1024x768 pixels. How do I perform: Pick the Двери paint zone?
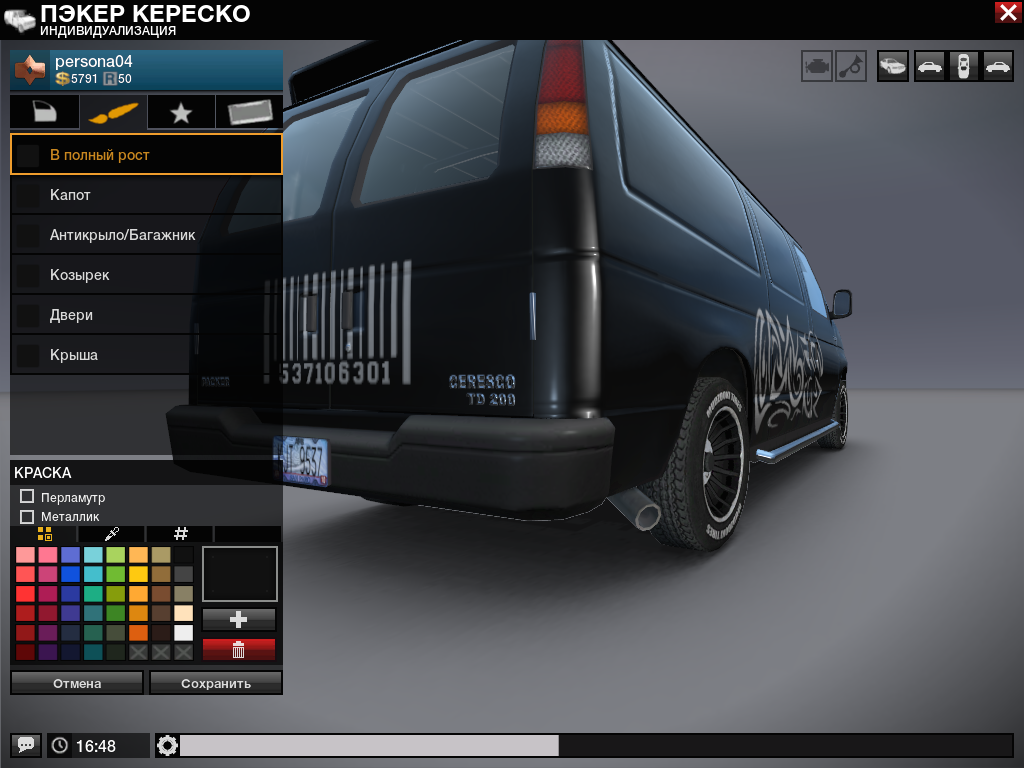pyautogui.click(x=146, y=315)
